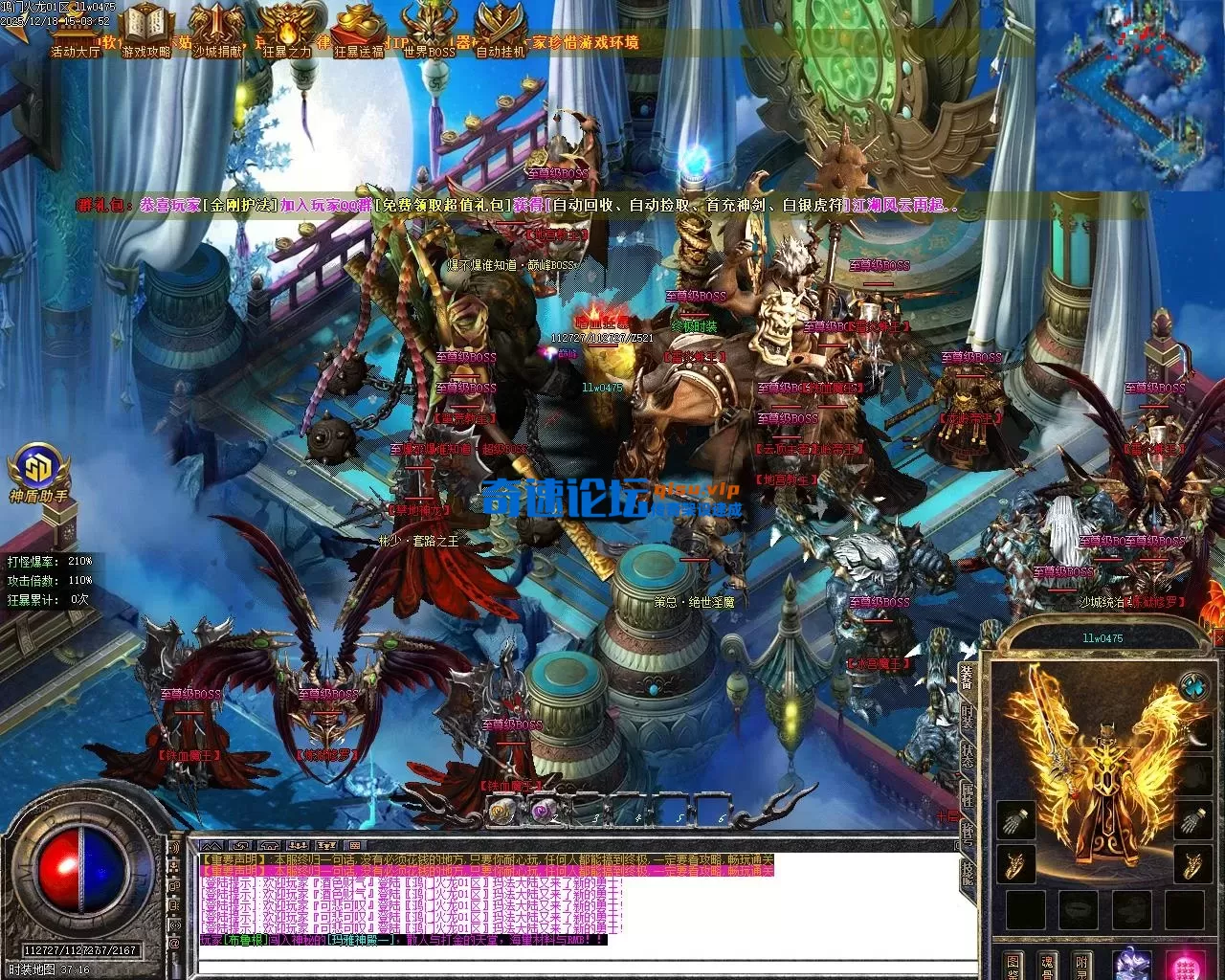
Task: Select the left glove equipment slot
Action: (x=1014, y=819)
